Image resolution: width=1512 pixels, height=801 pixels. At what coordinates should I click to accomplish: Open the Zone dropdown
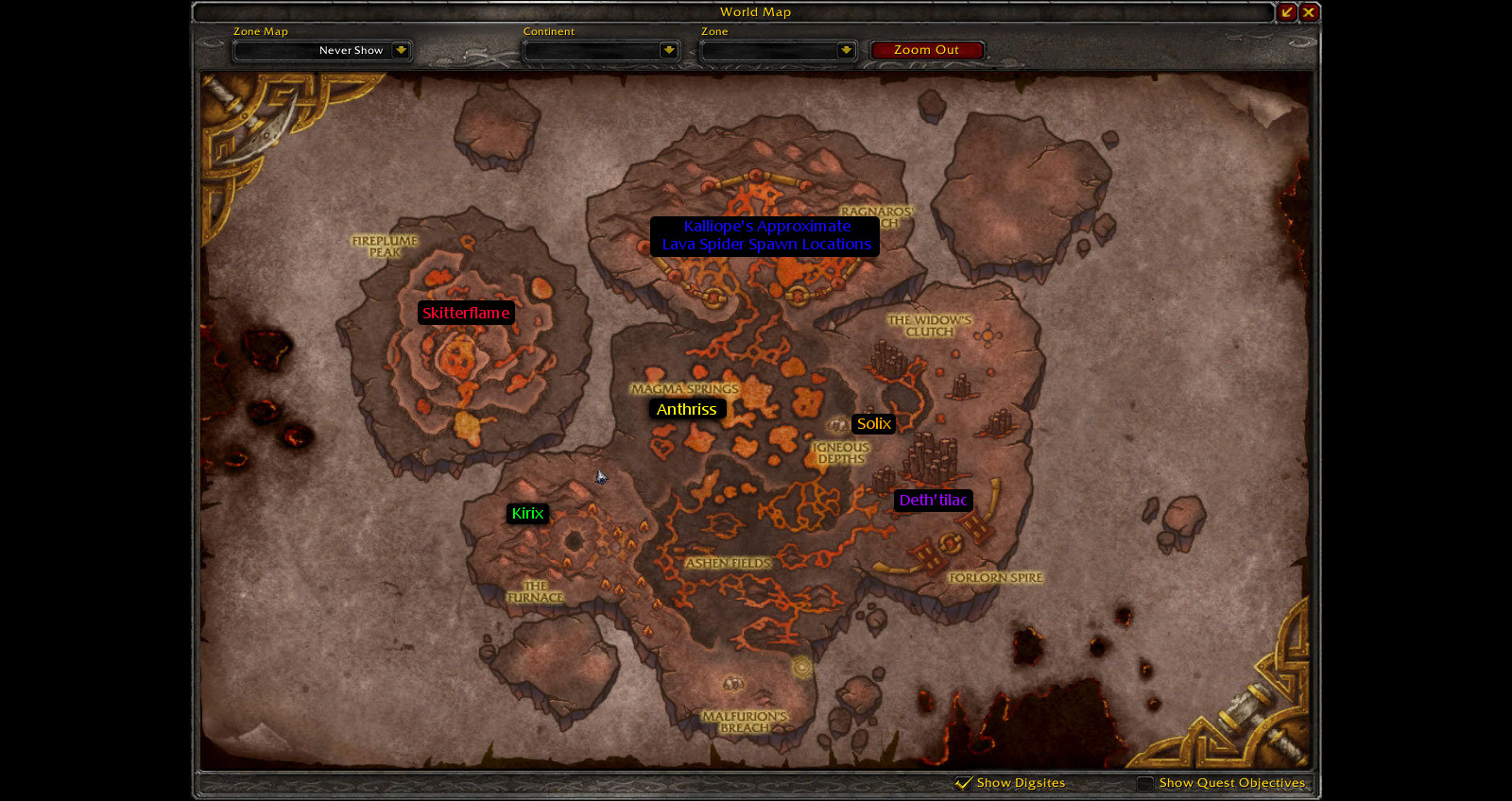click(846, 50)
